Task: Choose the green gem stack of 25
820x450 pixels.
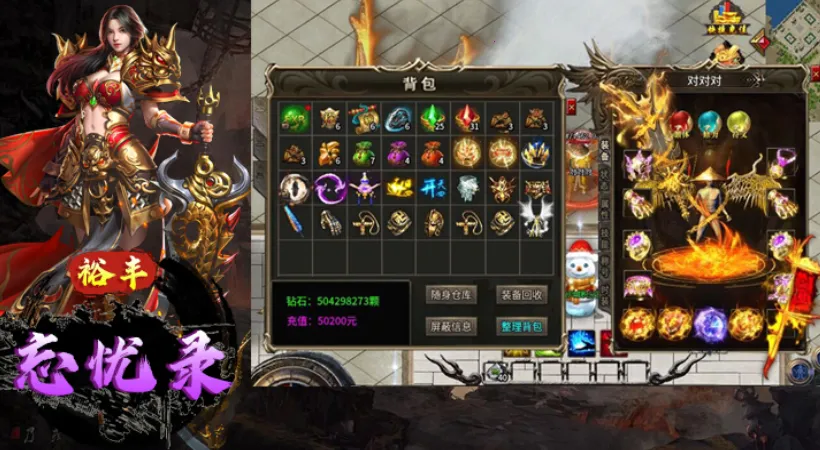Action: [x=432, y=119]
